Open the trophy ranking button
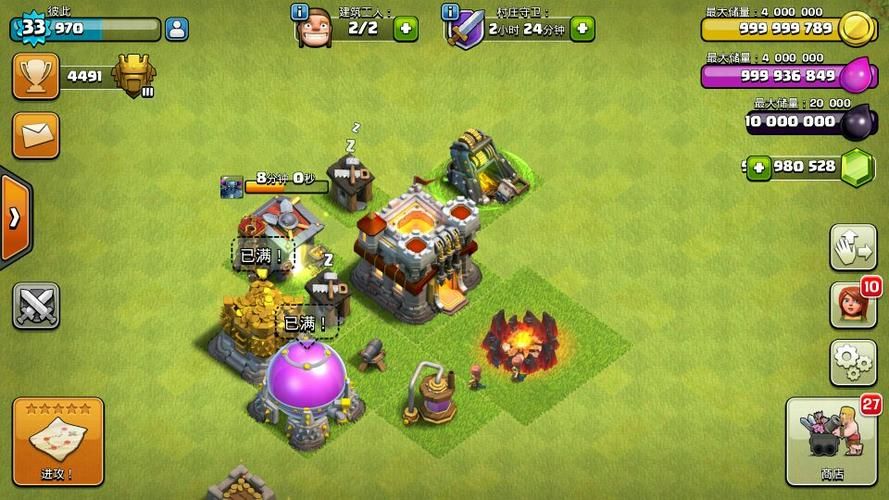 point(36,76)
